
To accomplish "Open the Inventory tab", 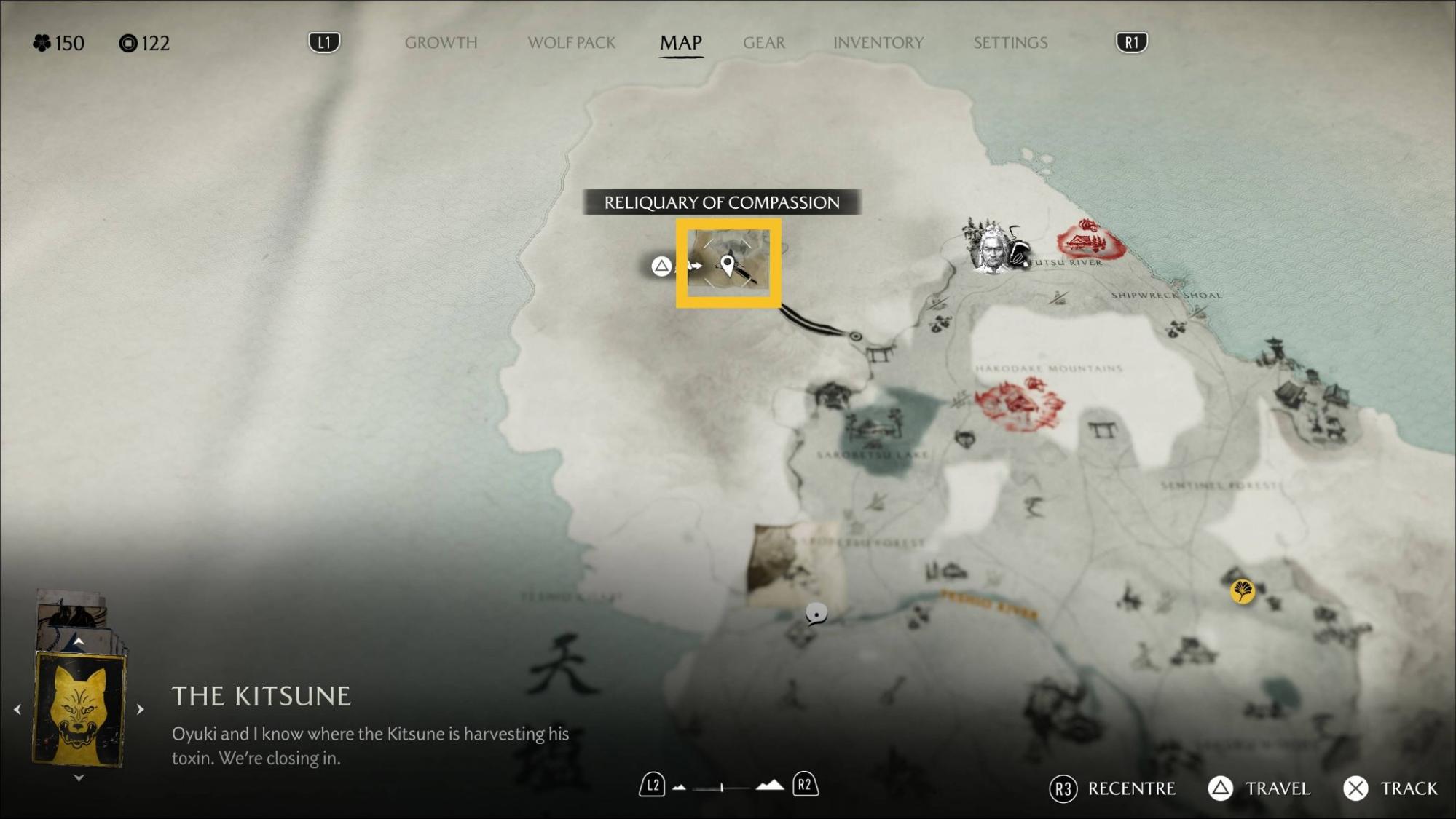I will [x=878, y=43].
